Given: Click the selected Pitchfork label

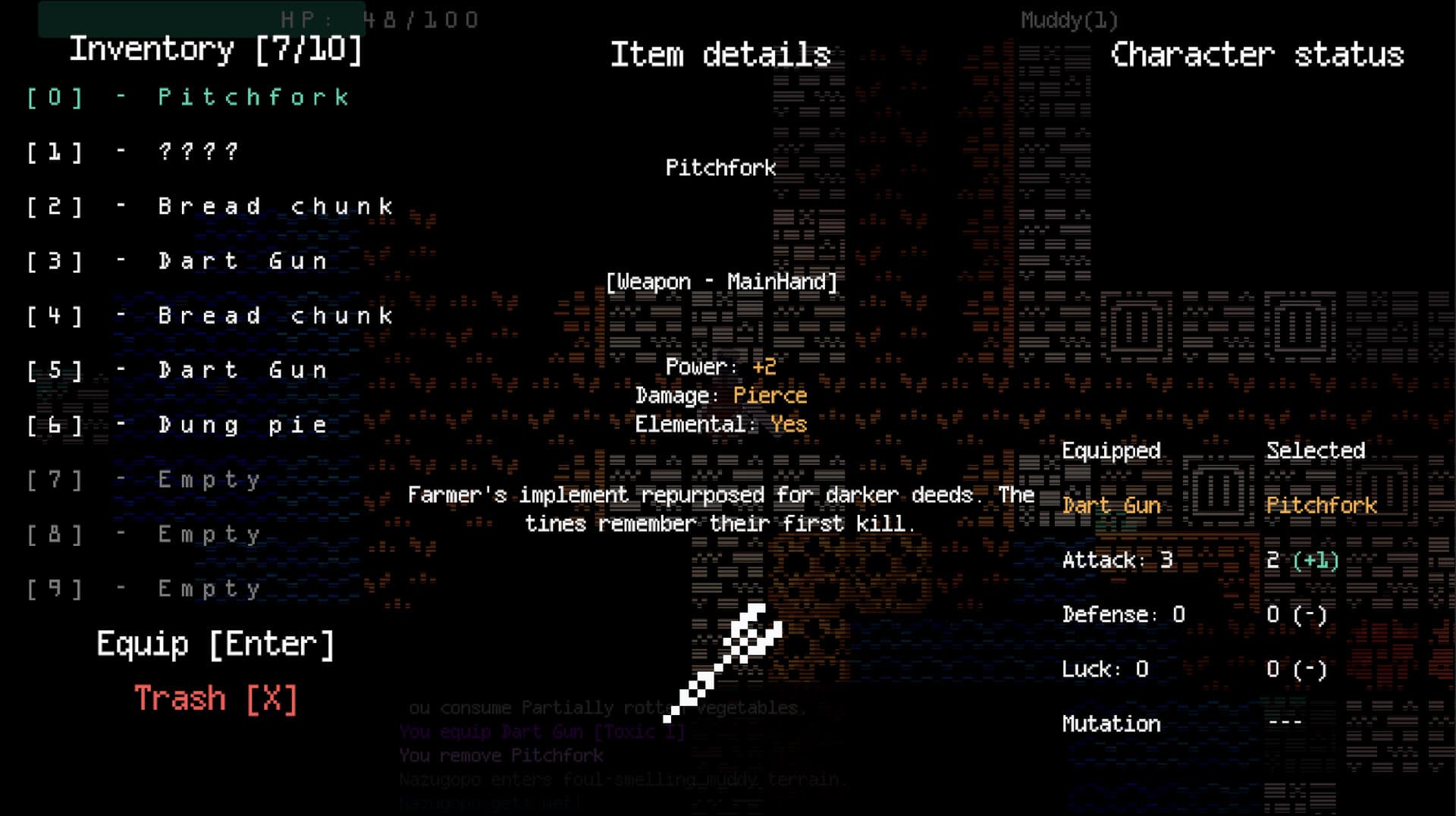Looking at the screenshot, I should (1322, 505).
